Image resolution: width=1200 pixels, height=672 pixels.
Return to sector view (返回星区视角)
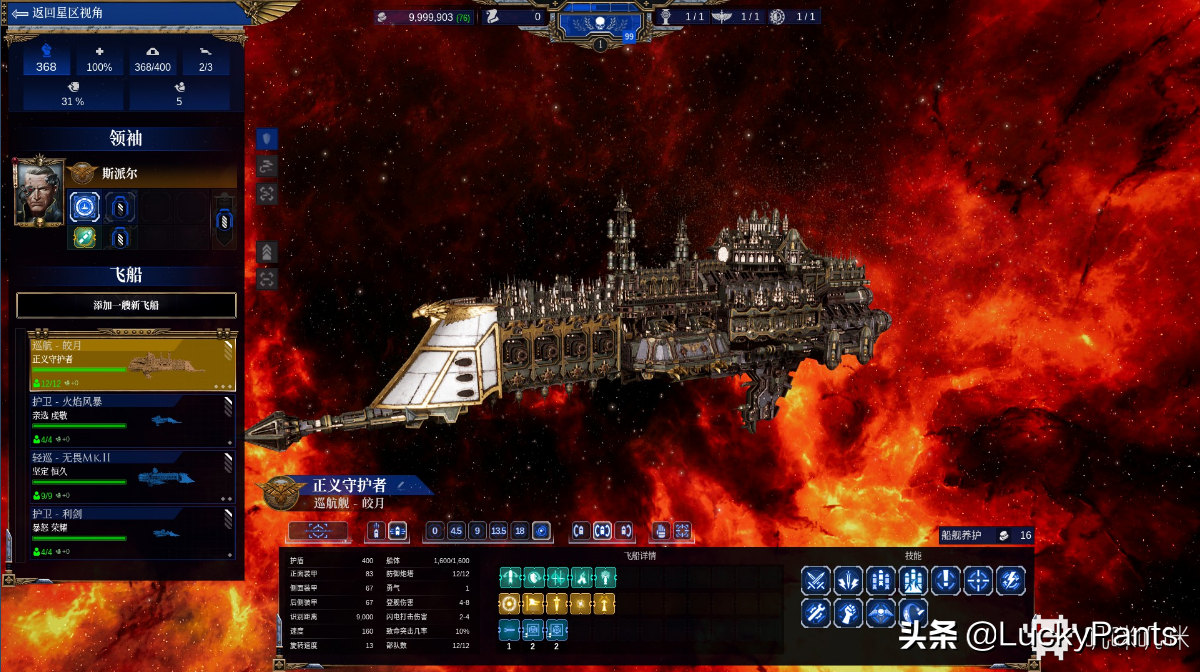58,14
